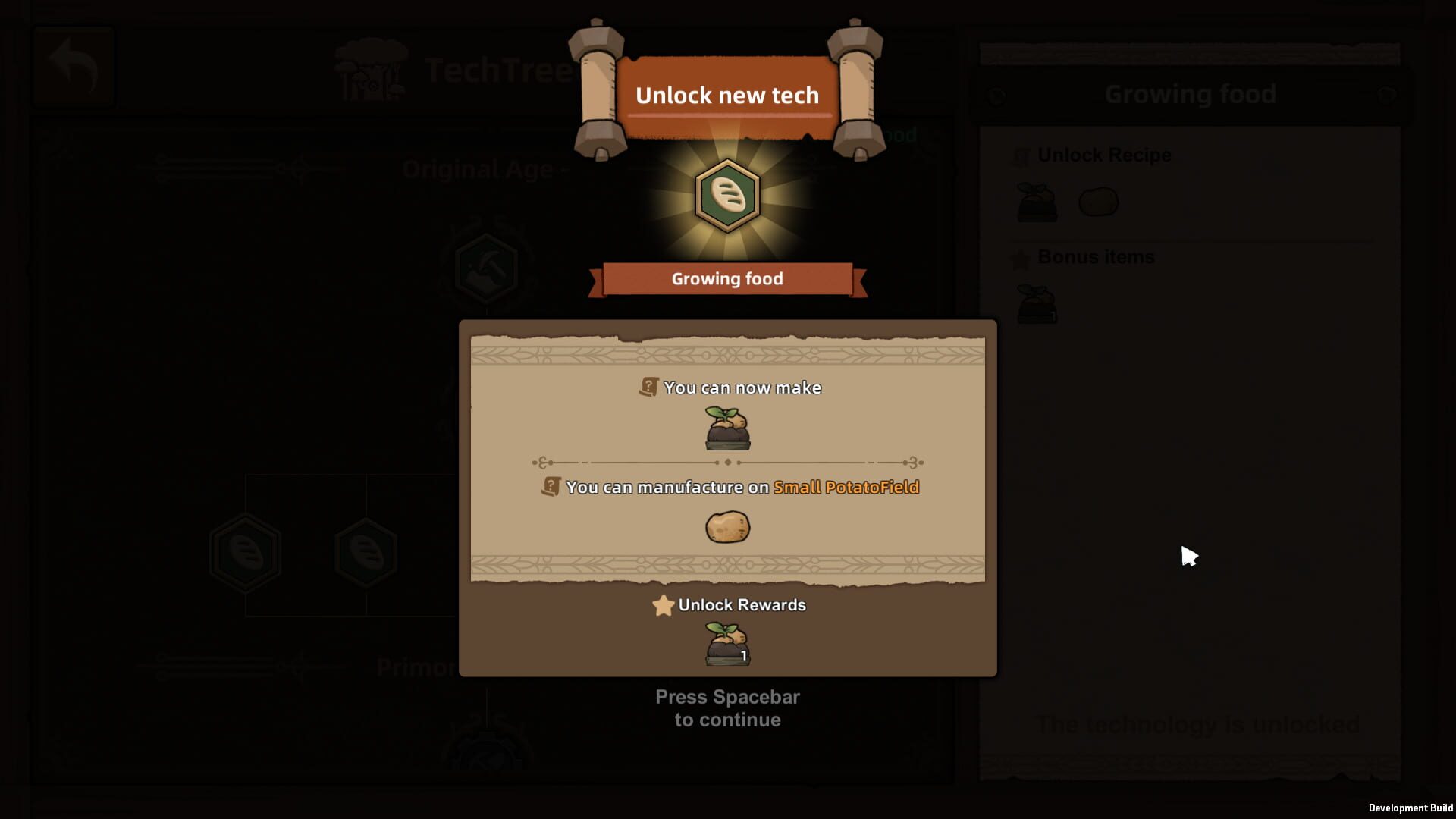Click the scroll icon beside Unlock Recipe
This screenshot has height=819, width=1456.
pos(1021,155)
